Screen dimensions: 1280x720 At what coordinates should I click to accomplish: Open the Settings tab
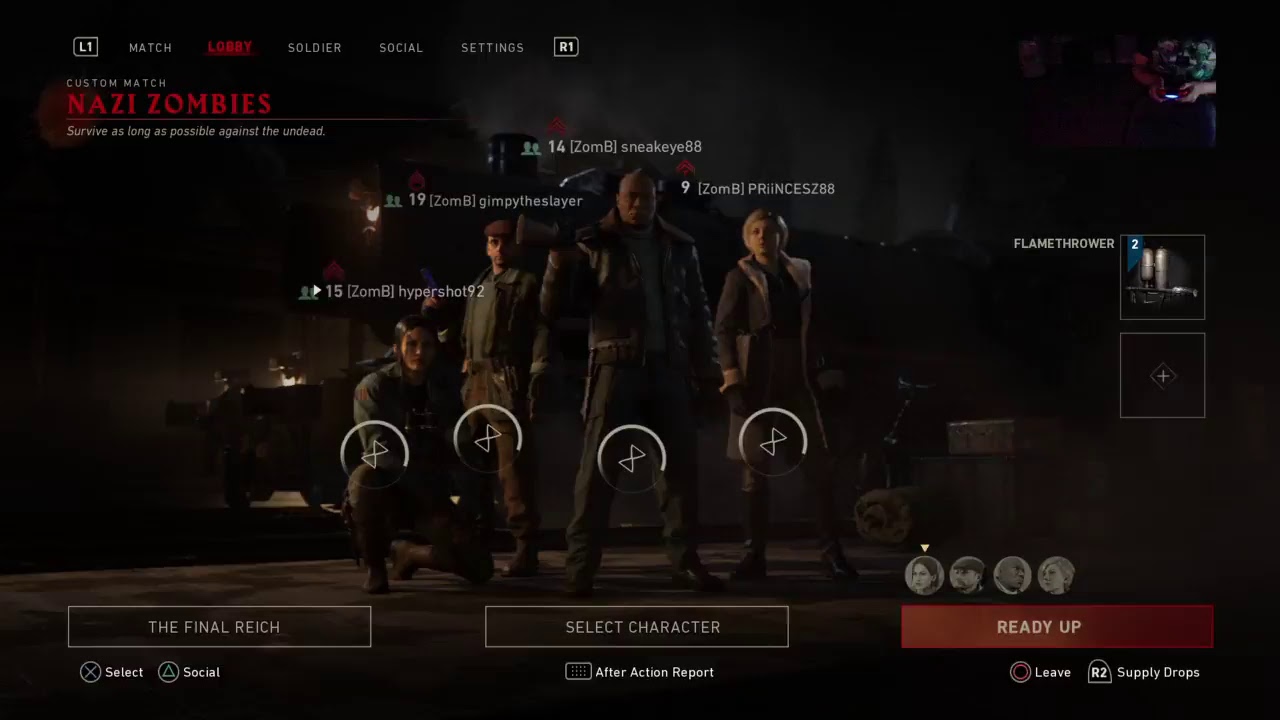coord(492,48)
